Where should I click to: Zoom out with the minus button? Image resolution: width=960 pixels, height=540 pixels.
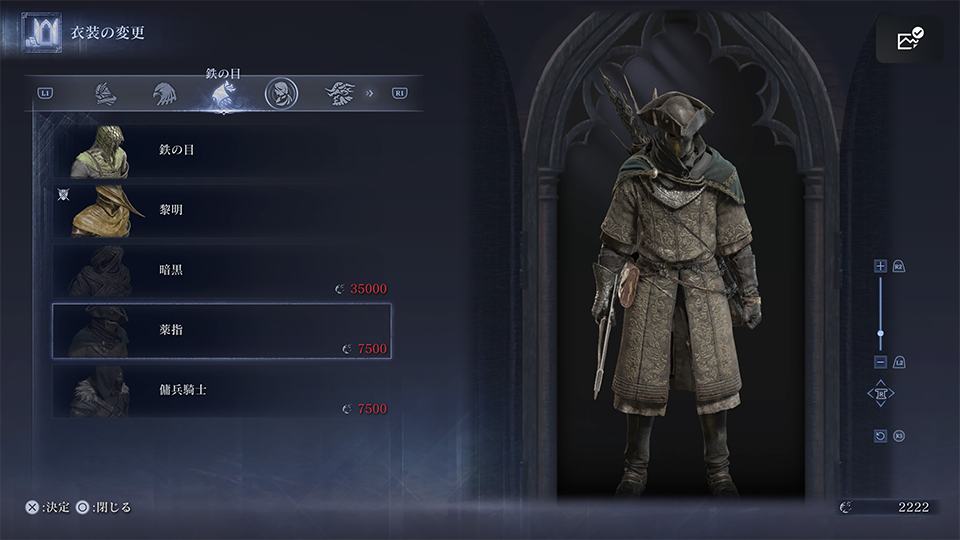[x=880, y=361]
